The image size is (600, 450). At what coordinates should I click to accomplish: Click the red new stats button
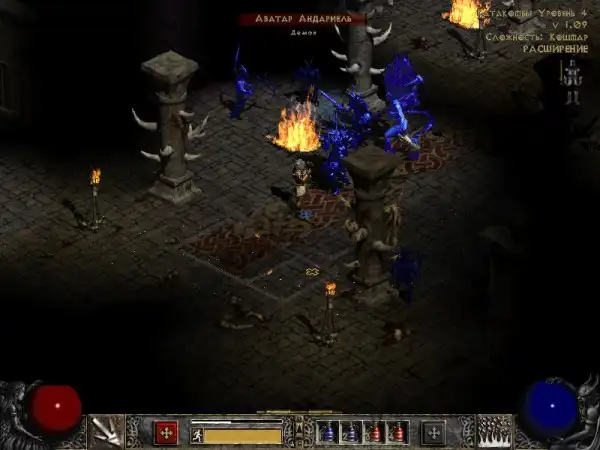[165, 433]
